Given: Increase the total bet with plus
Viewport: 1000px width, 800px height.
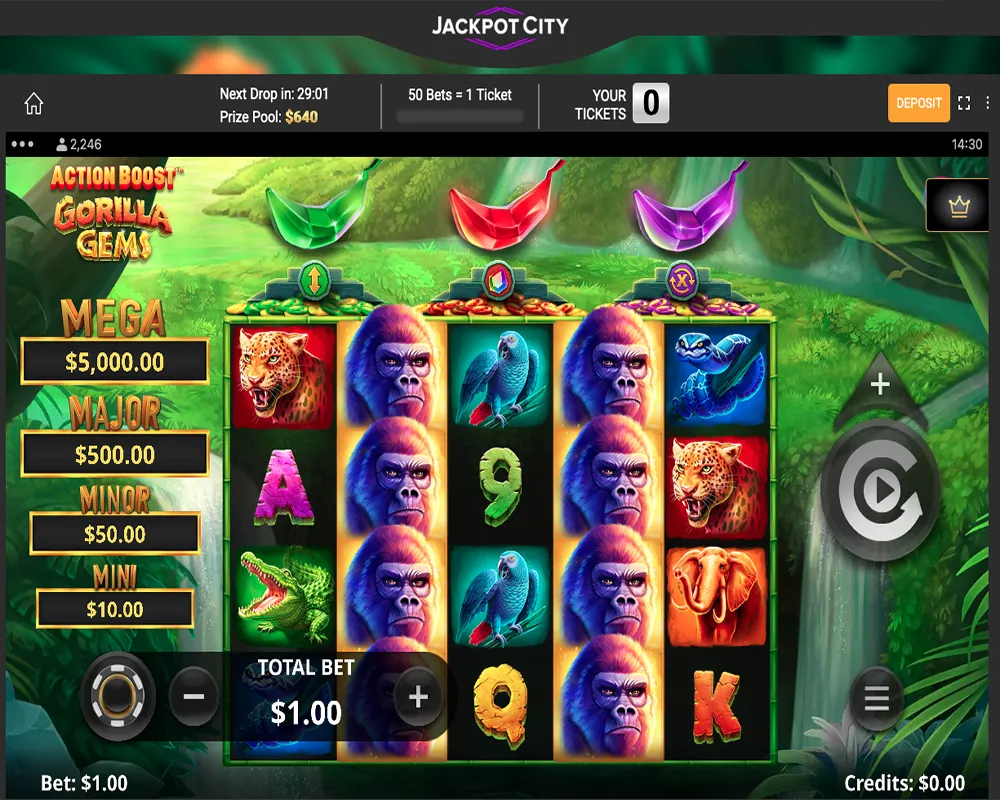Looking at the screenshot, I should coord(418,697).
